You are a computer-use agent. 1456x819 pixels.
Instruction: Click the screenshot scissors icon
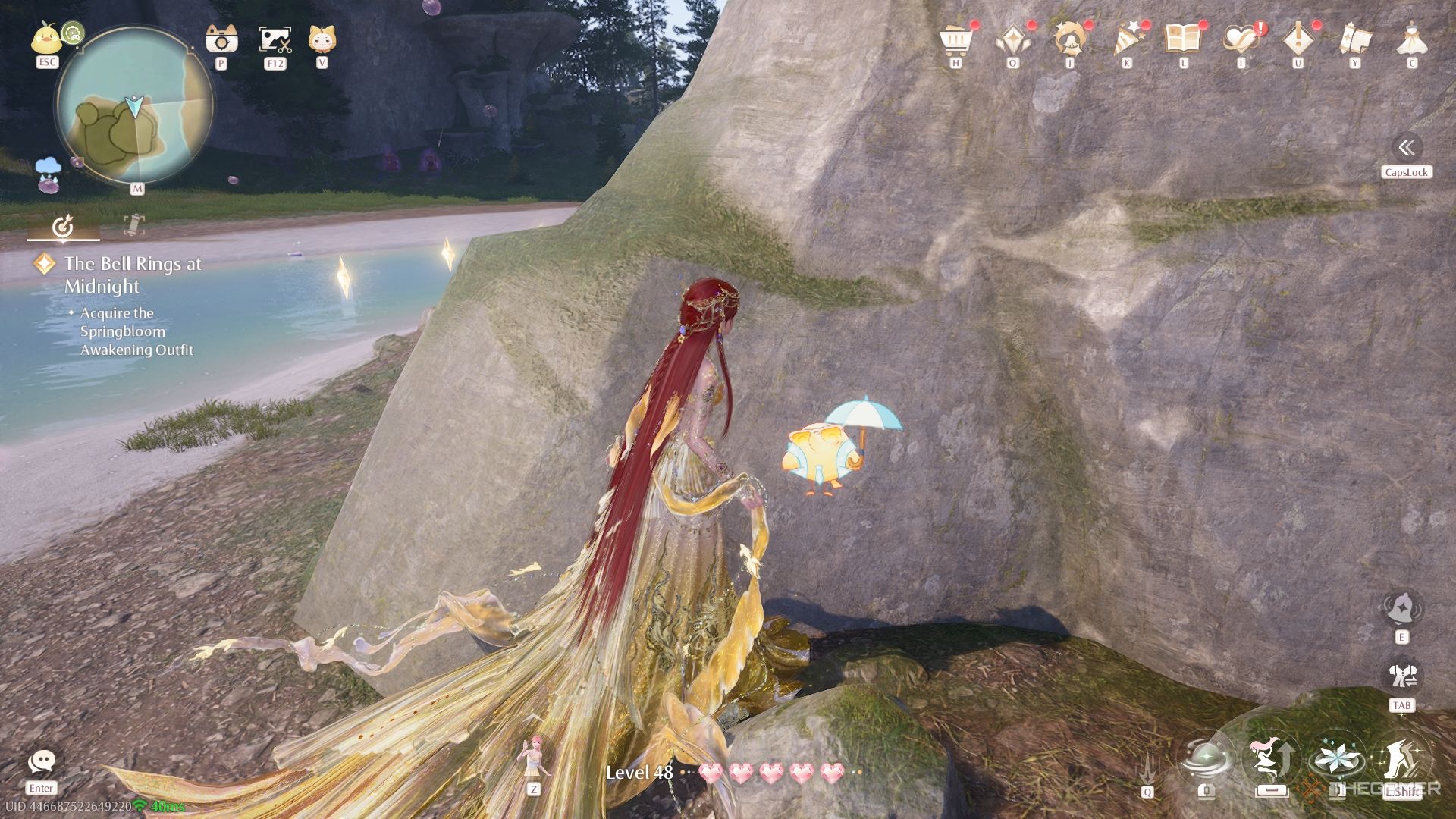275,39
